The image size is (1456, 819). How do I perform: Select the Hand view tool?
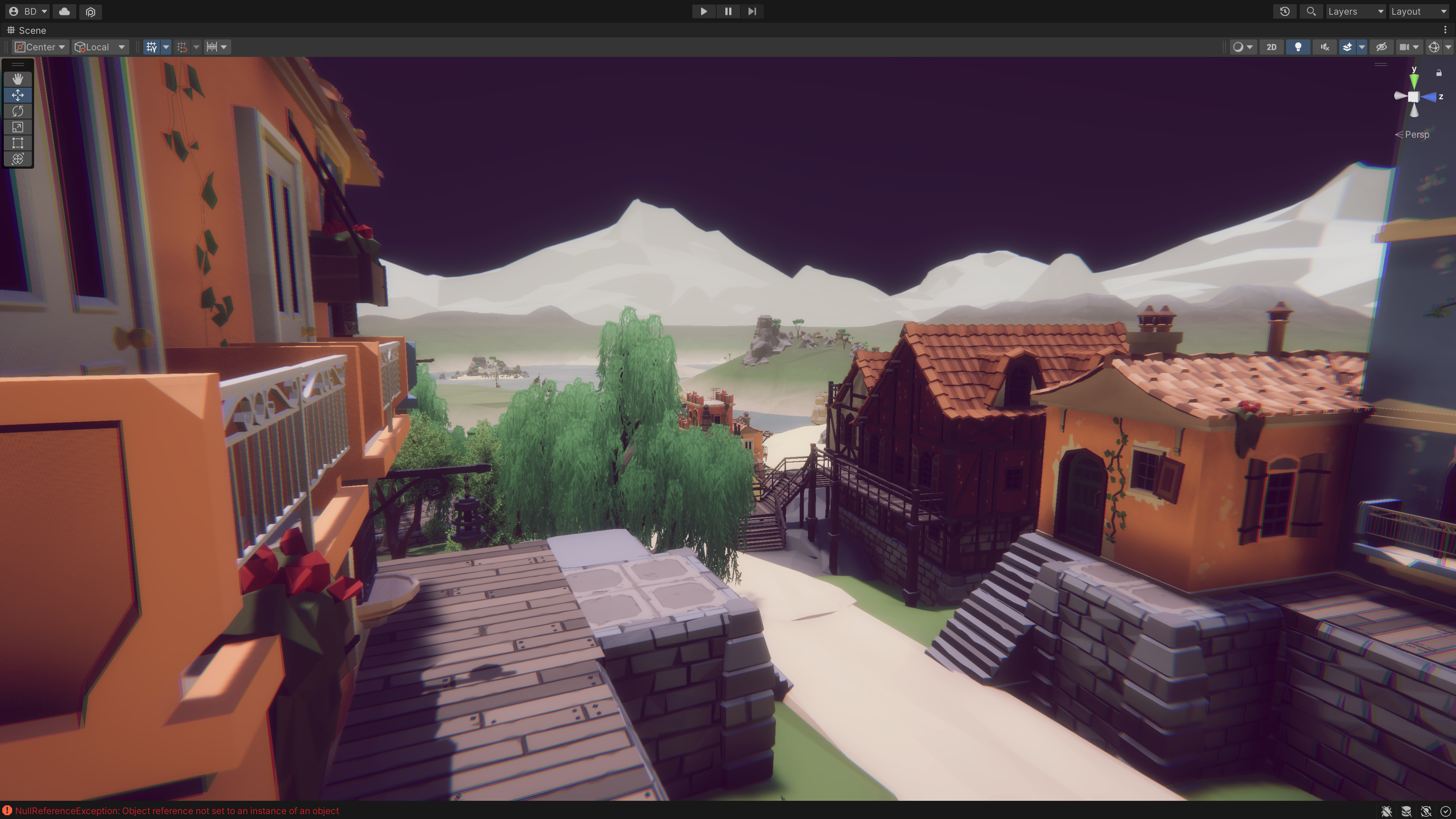[x=17, y=79]
